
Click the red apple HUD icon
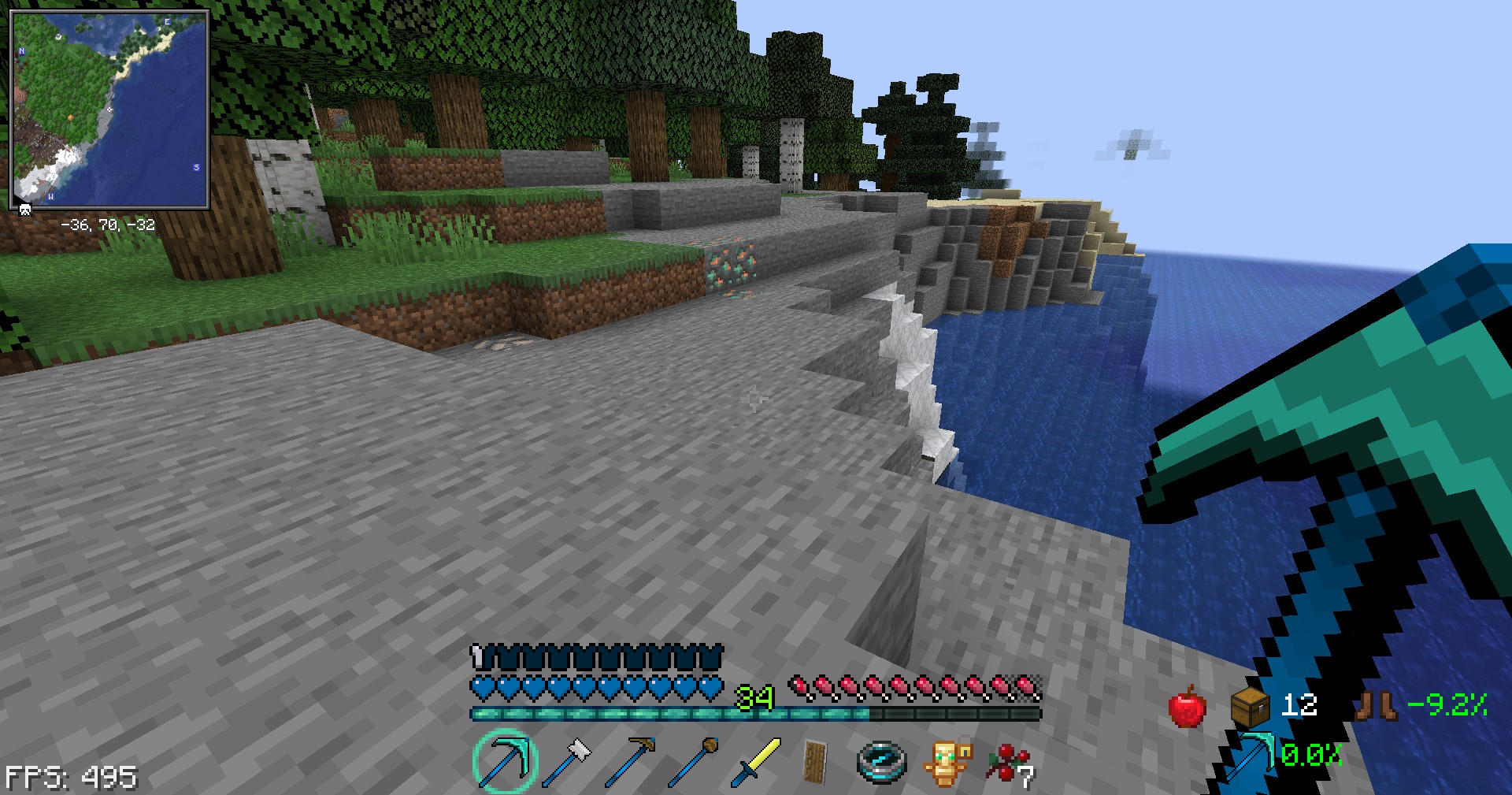[x=1187, y=706]
